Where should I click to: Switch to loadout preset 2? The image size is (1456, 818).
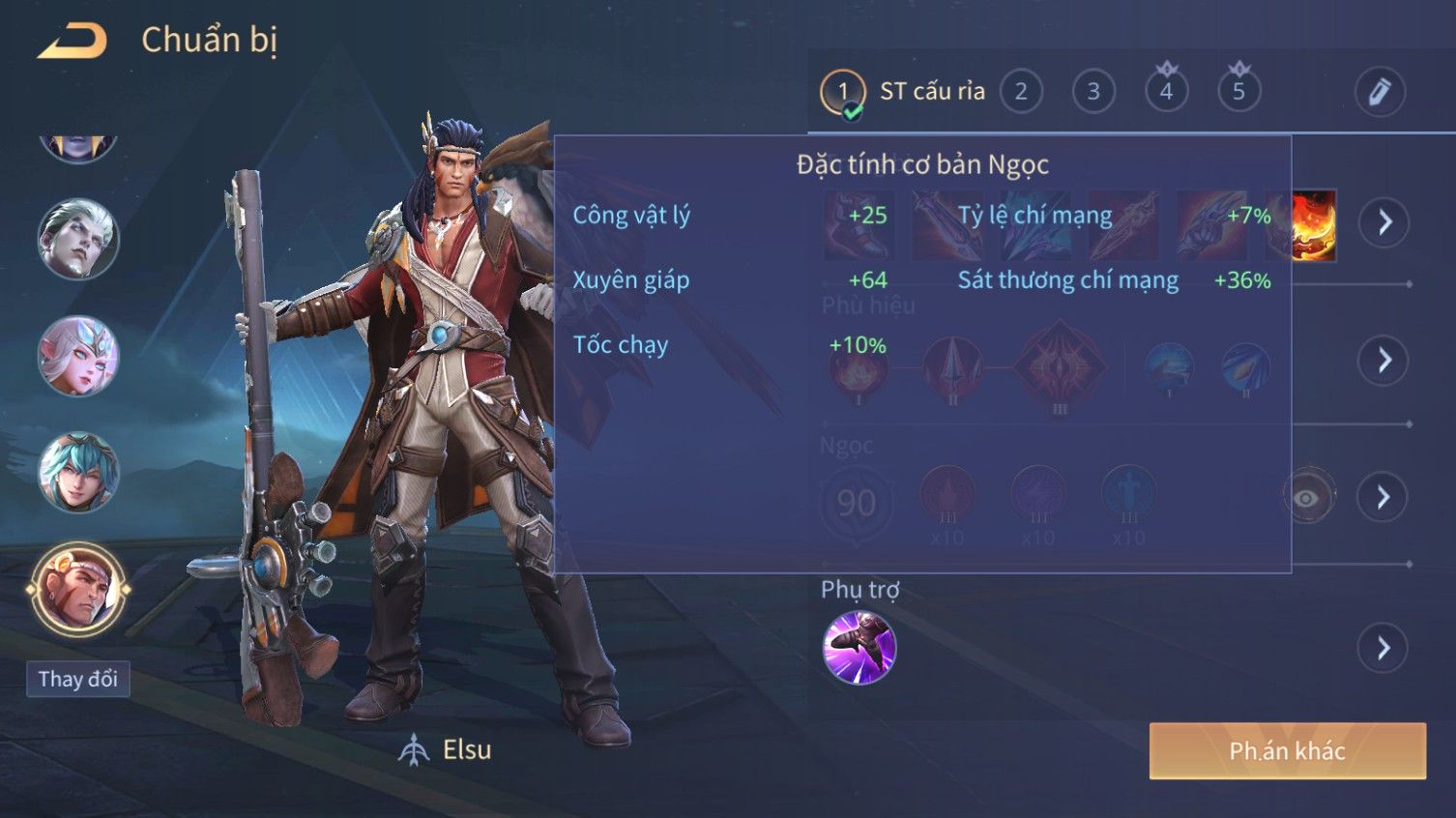pyautogui.click(x=1021, y=92)
